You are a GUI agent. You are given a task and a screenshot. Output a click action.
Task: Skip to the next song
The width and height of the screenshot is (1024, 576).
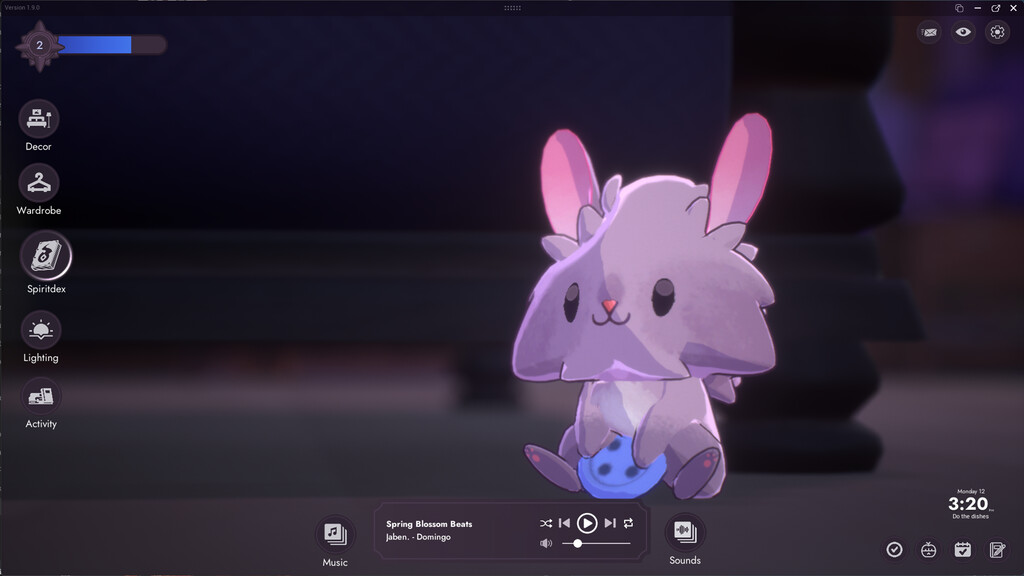click(x=610, y=523)
